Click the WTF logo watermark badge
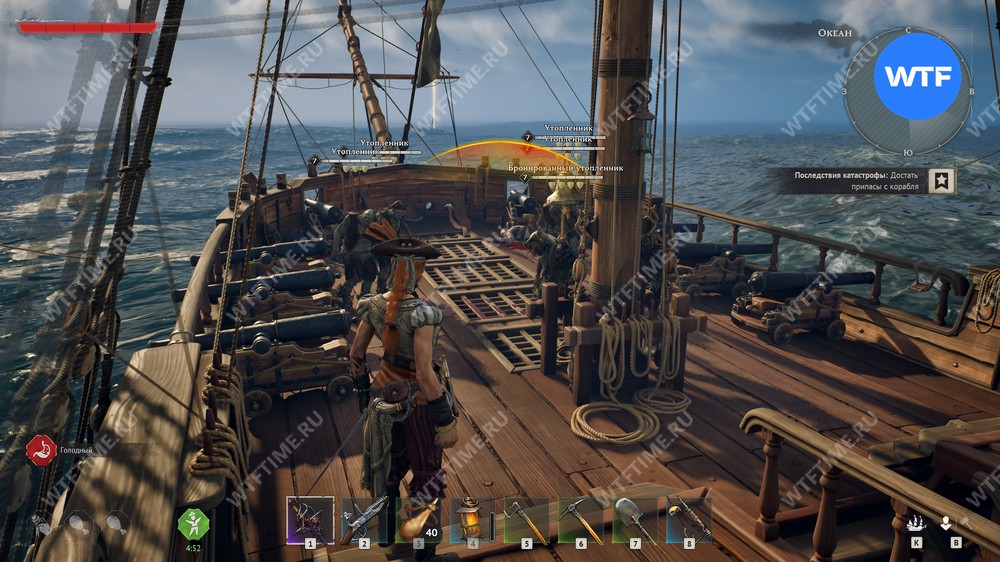 (x=917, y=75)
